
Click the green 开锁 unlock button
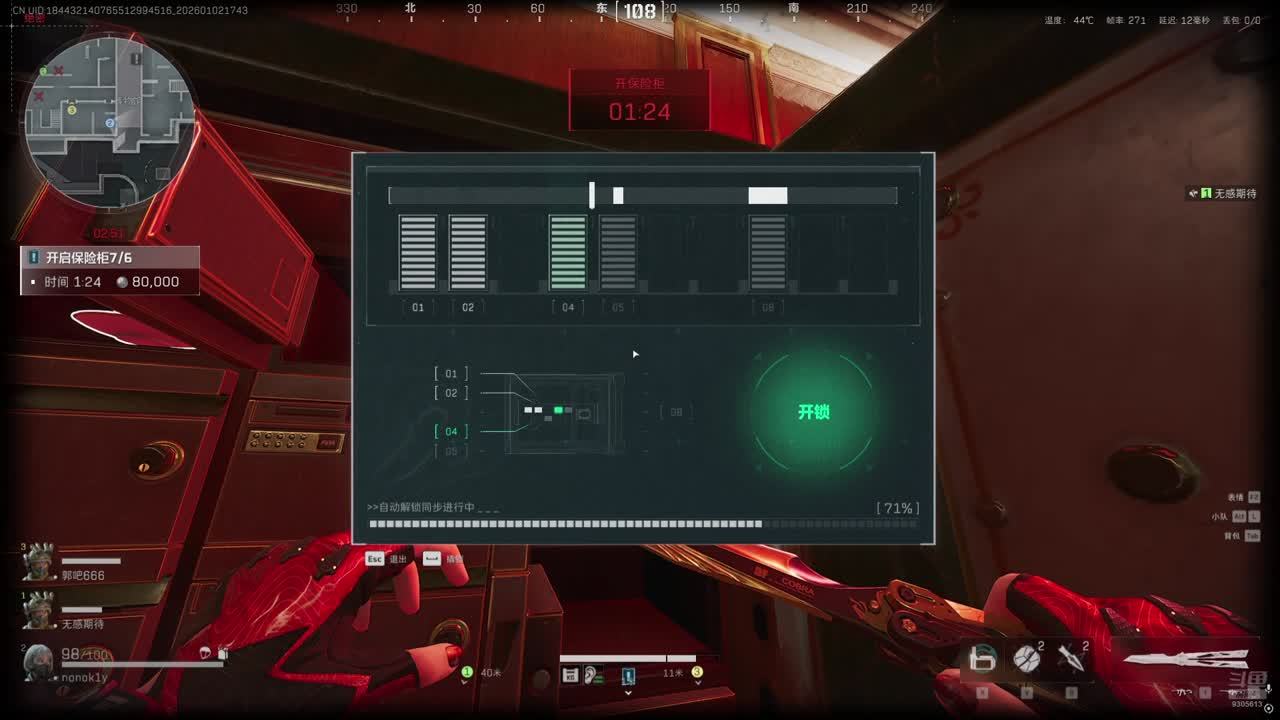tap(813, 412)
